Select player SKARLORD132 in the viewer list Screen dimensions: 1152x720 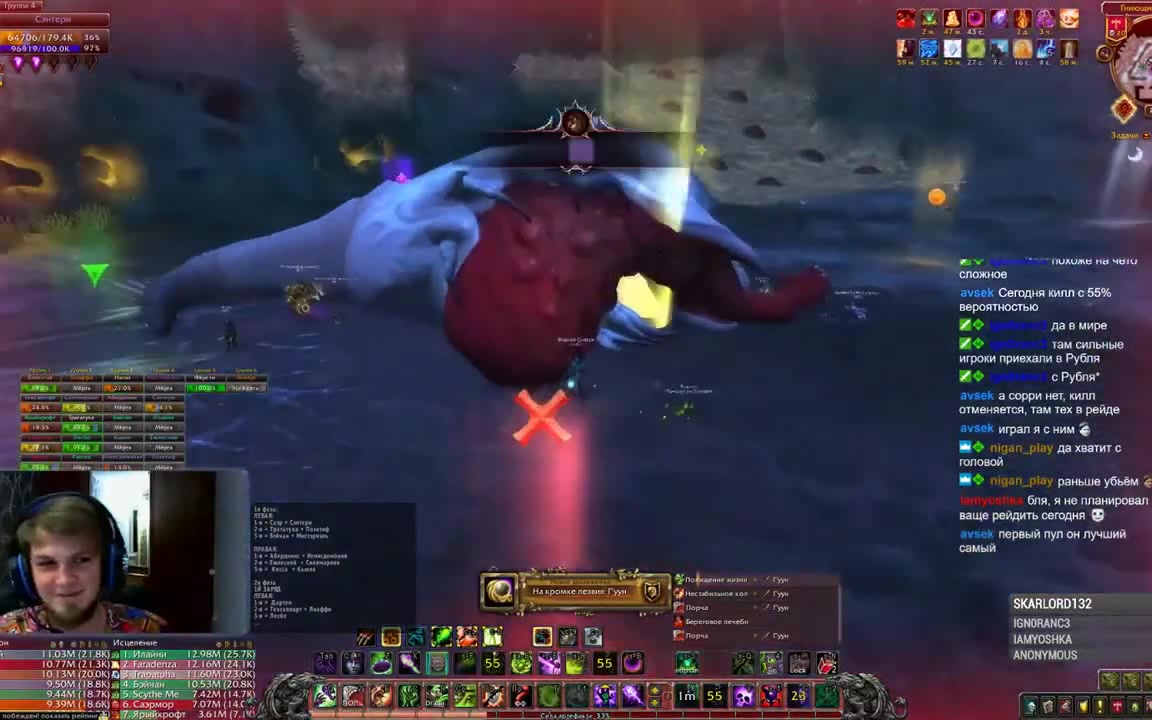tap(1052, 604)
